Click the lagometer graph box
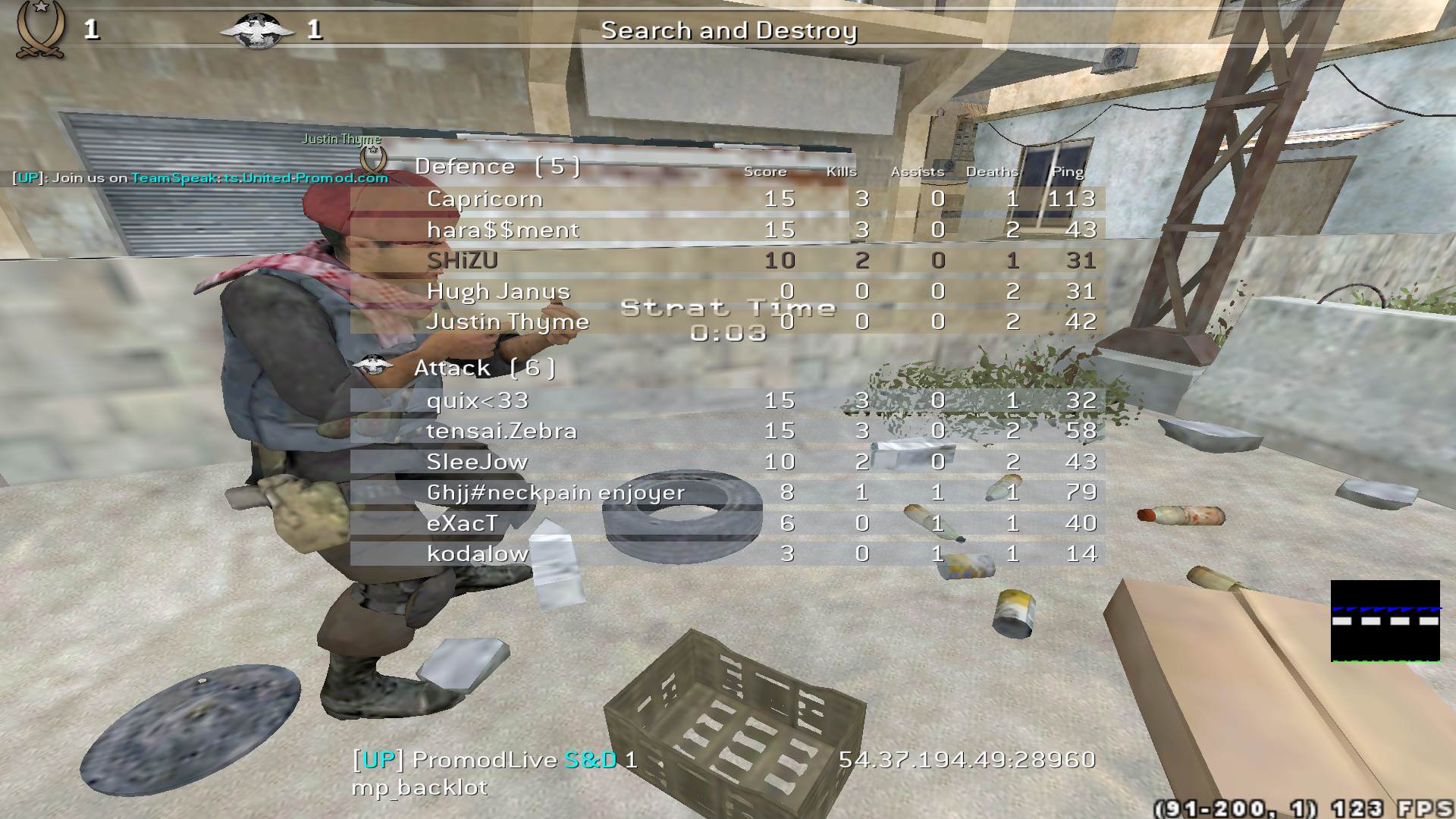The height and width of the screenshot is (819, 1456). pos(1385,621)
